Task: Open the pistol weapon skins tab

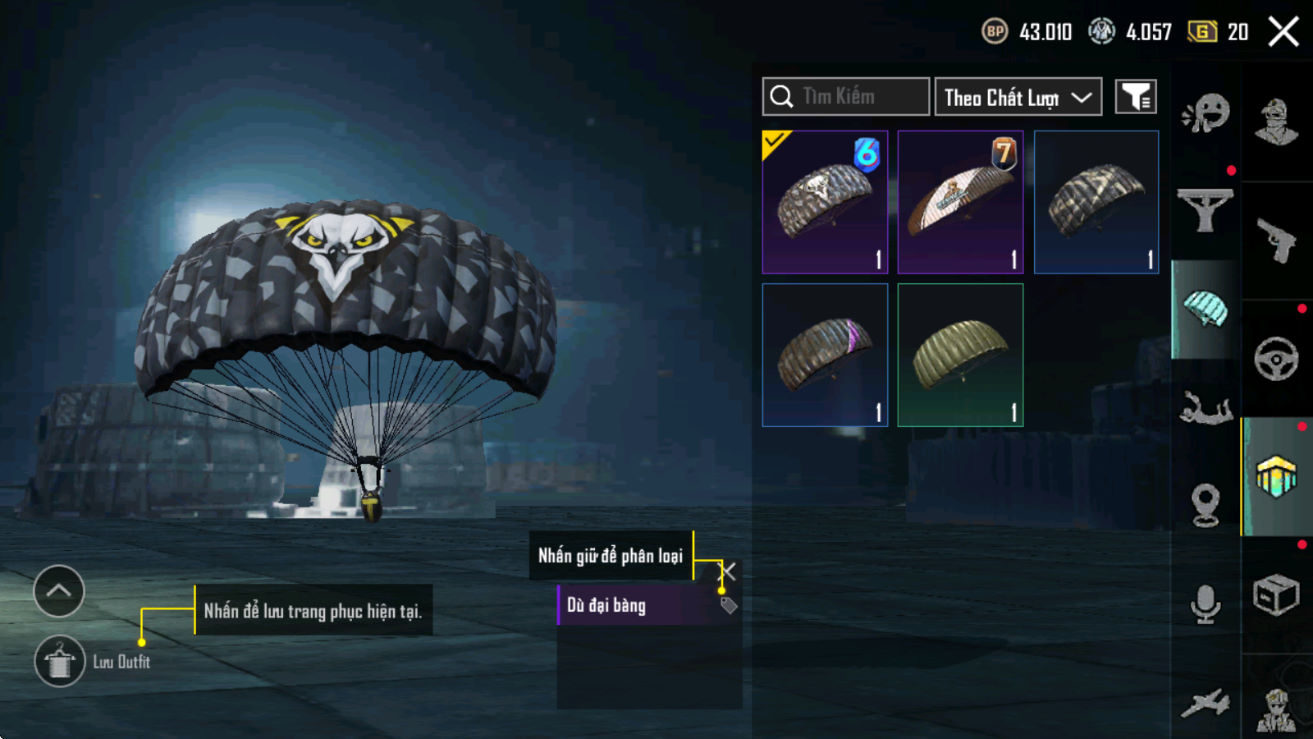Action: (1276, 240)
